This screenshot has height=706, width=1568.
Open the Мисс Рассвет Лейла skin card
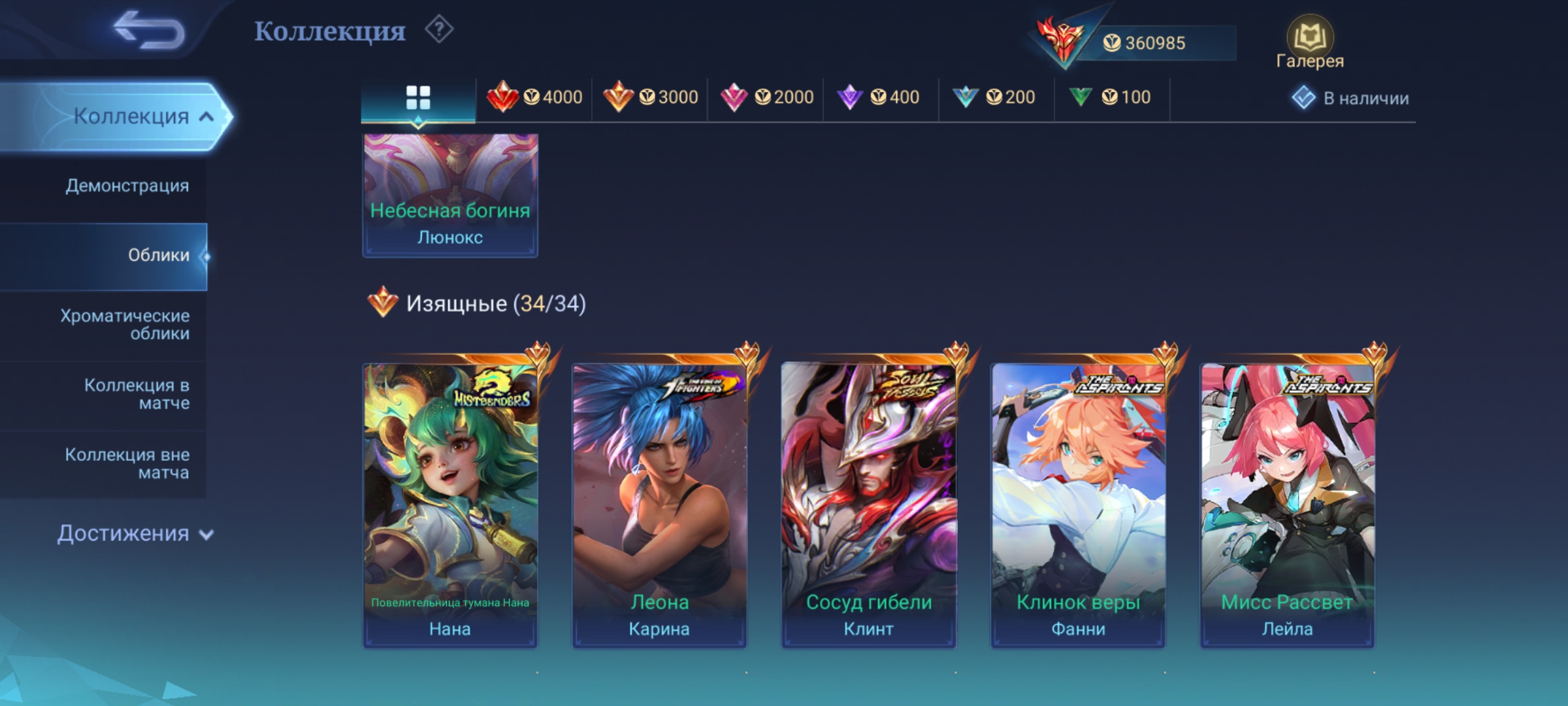pyautogui.click(x=1287, y=505)
